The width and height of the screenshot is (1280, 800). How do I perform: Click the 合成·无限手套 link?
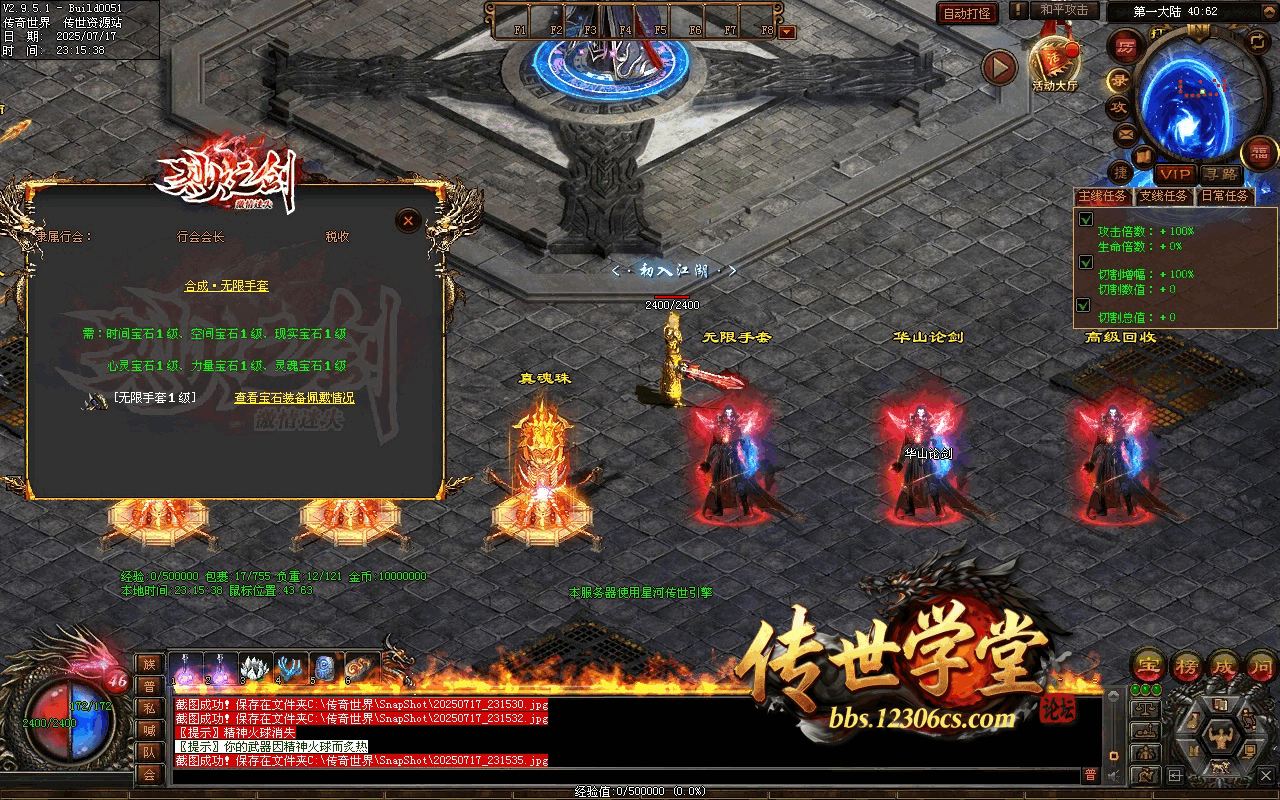click(226, 286)
